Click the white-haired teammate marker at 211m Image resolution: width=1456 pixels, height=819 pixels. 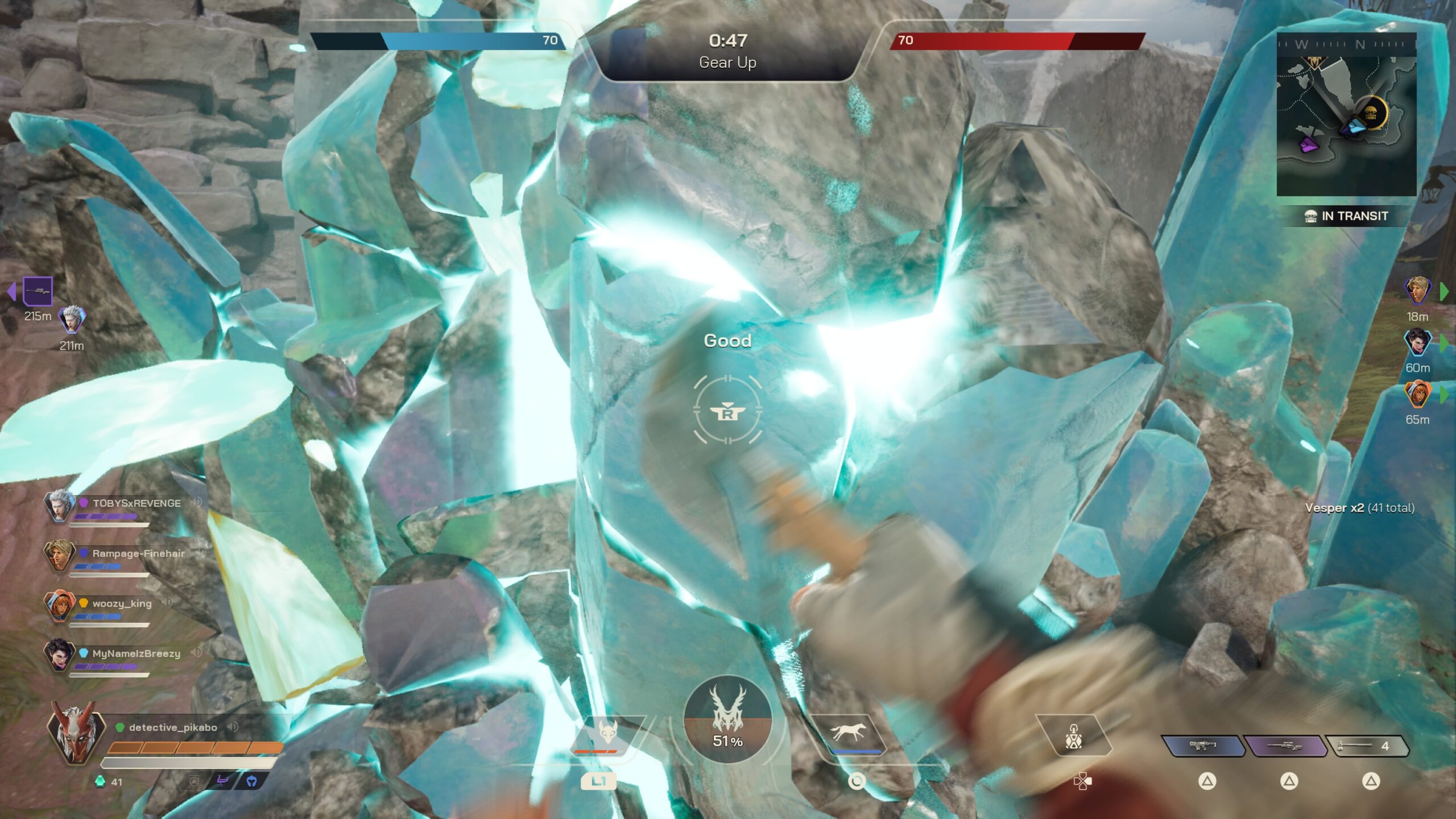[x=72, y=320]
